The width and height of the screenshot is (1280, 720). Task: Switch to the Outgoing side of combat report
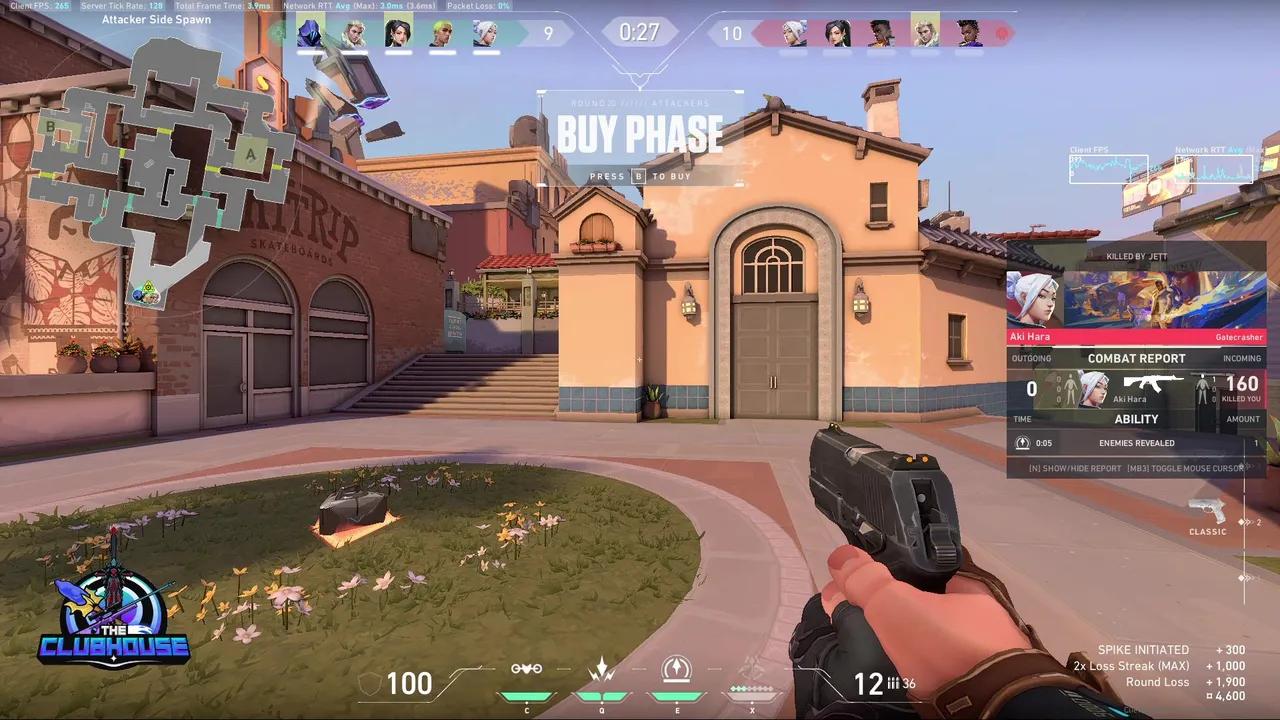point(1031,357)
